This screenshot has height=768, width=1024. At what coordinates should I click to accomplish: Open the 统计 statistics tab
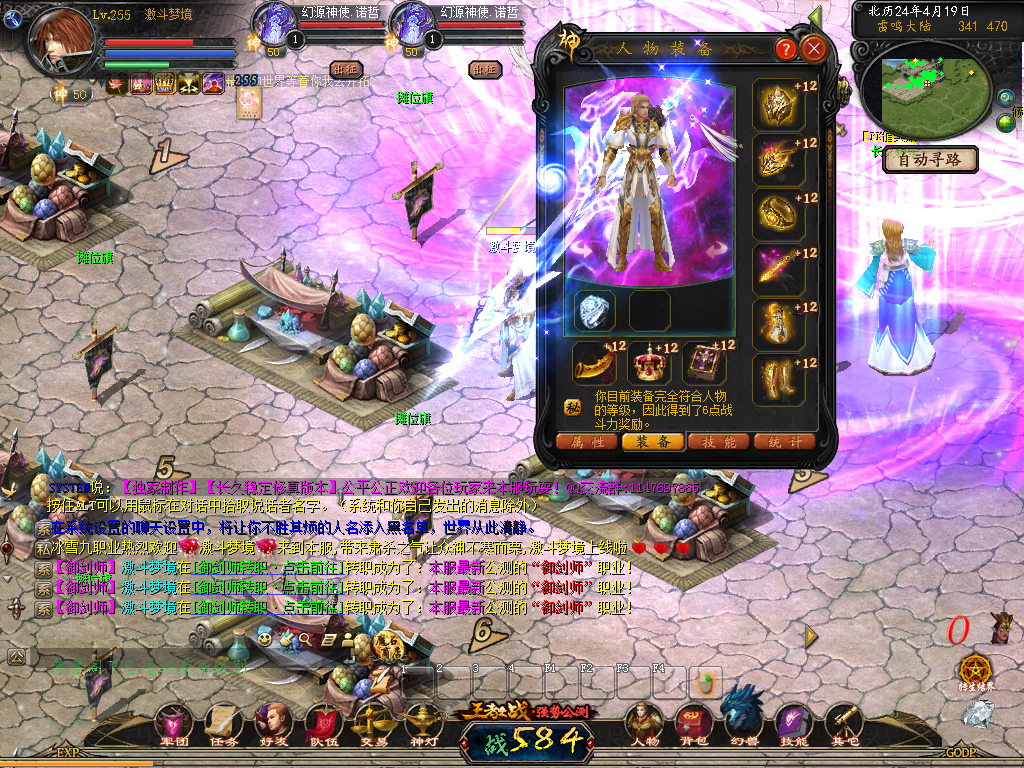(784, 441)
